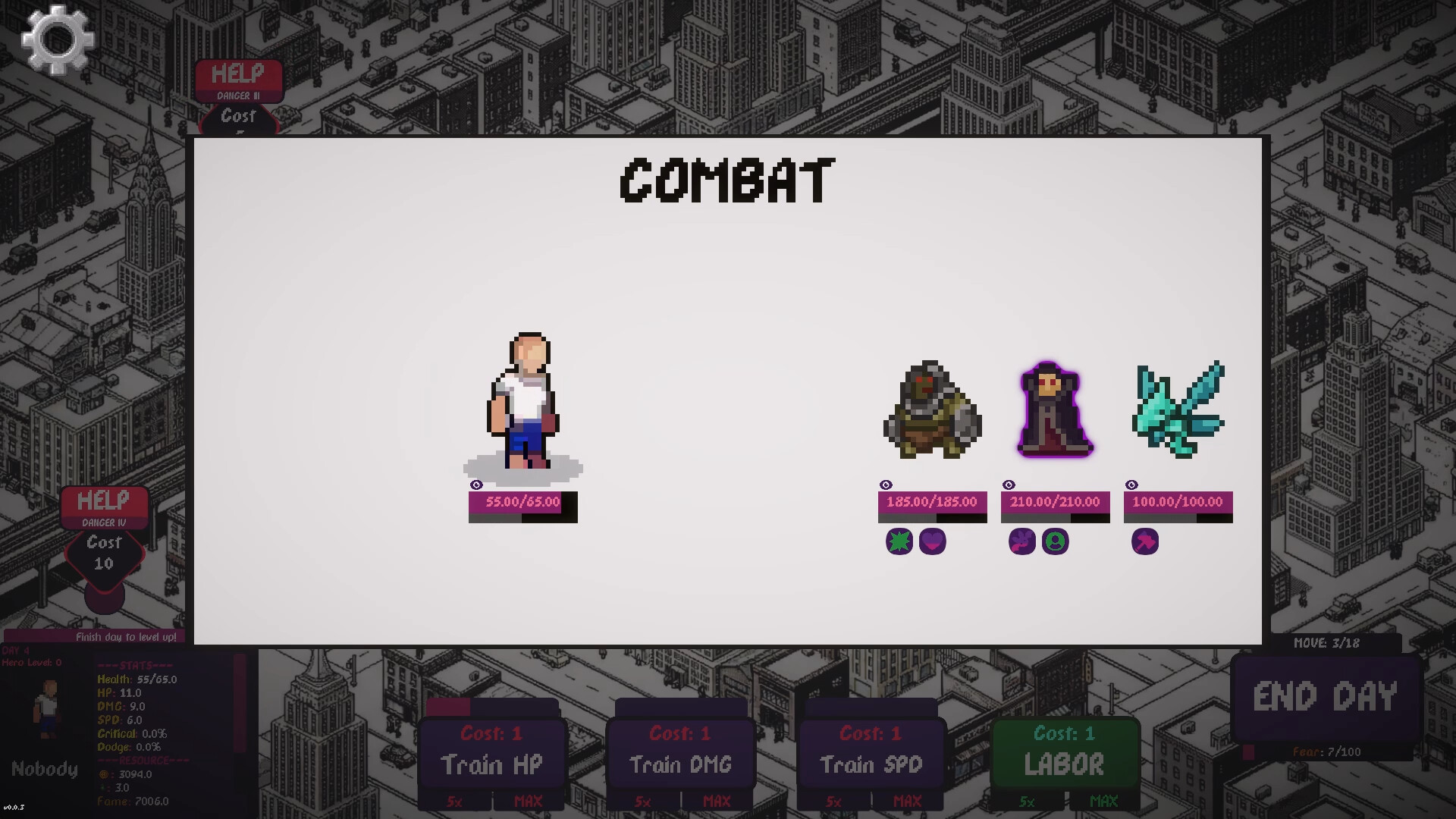Toggle the eye icon over the 210.00/210.00 bar
This screenshot has height=819, width=1456.
(1009, 485)
